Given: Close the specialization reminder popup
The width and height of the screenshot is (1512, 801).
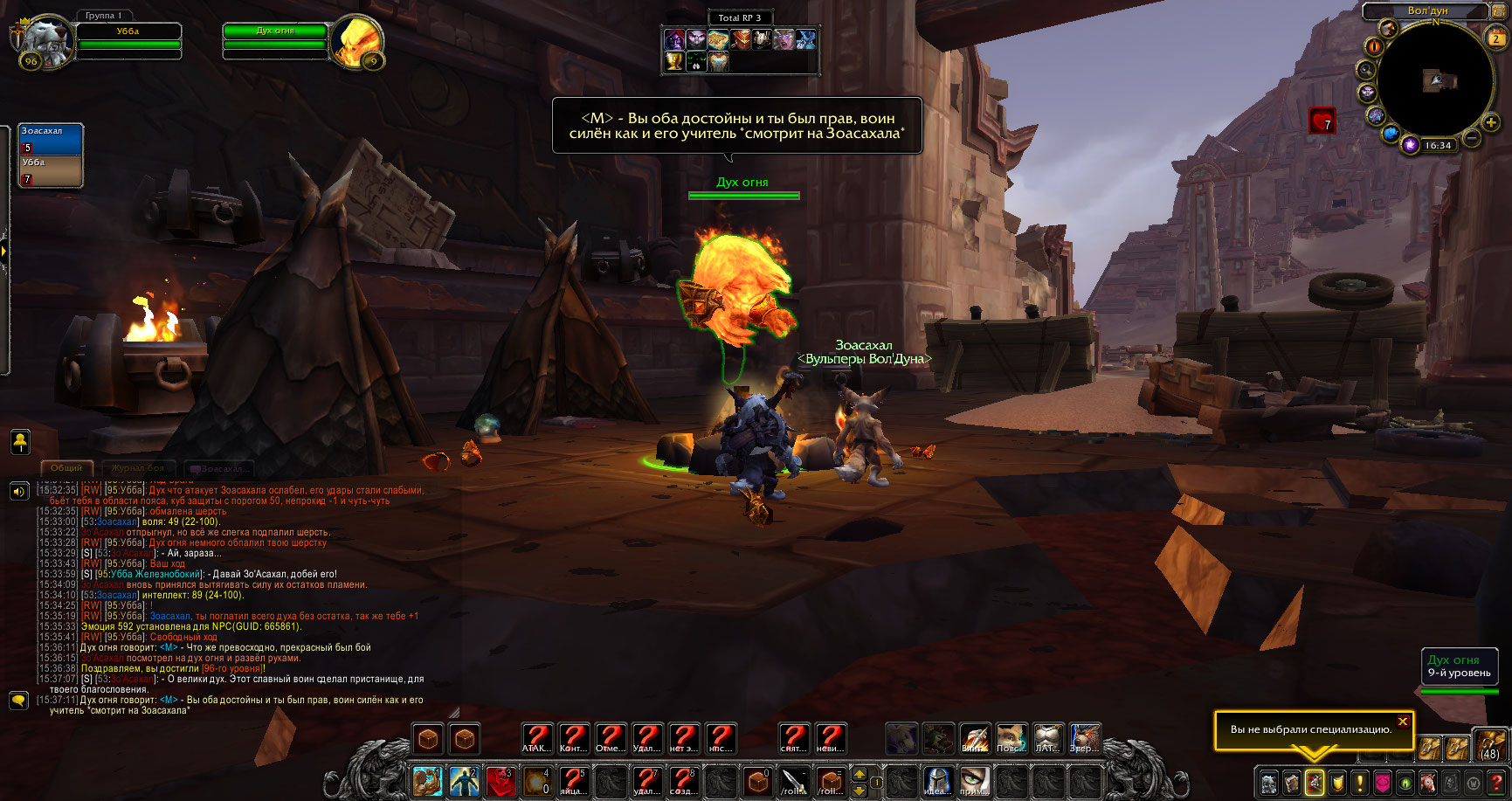Looking at the screenshot, I should click(x=1402, y=722).
